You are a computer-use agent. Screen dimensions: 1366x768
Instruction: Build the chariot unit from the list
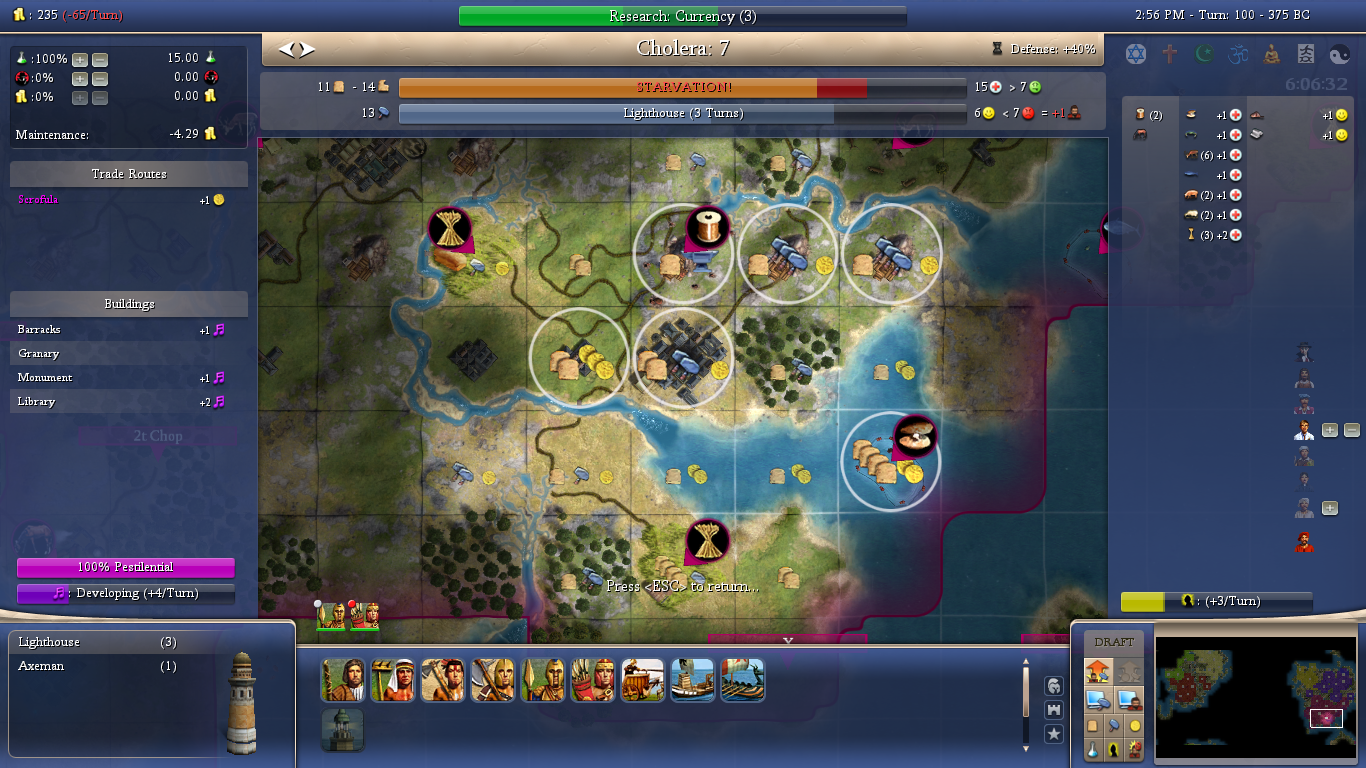coord(642,680)
